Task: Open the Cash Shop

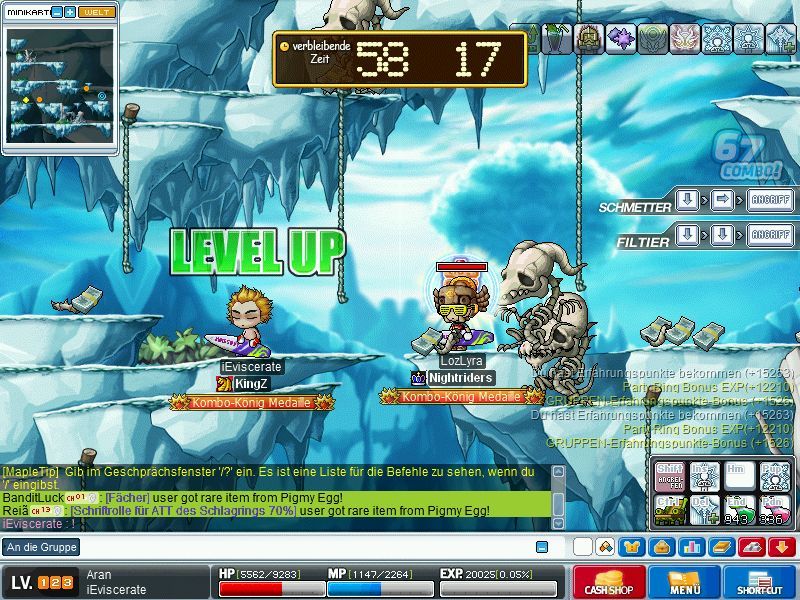Action: tap(608, 581)
